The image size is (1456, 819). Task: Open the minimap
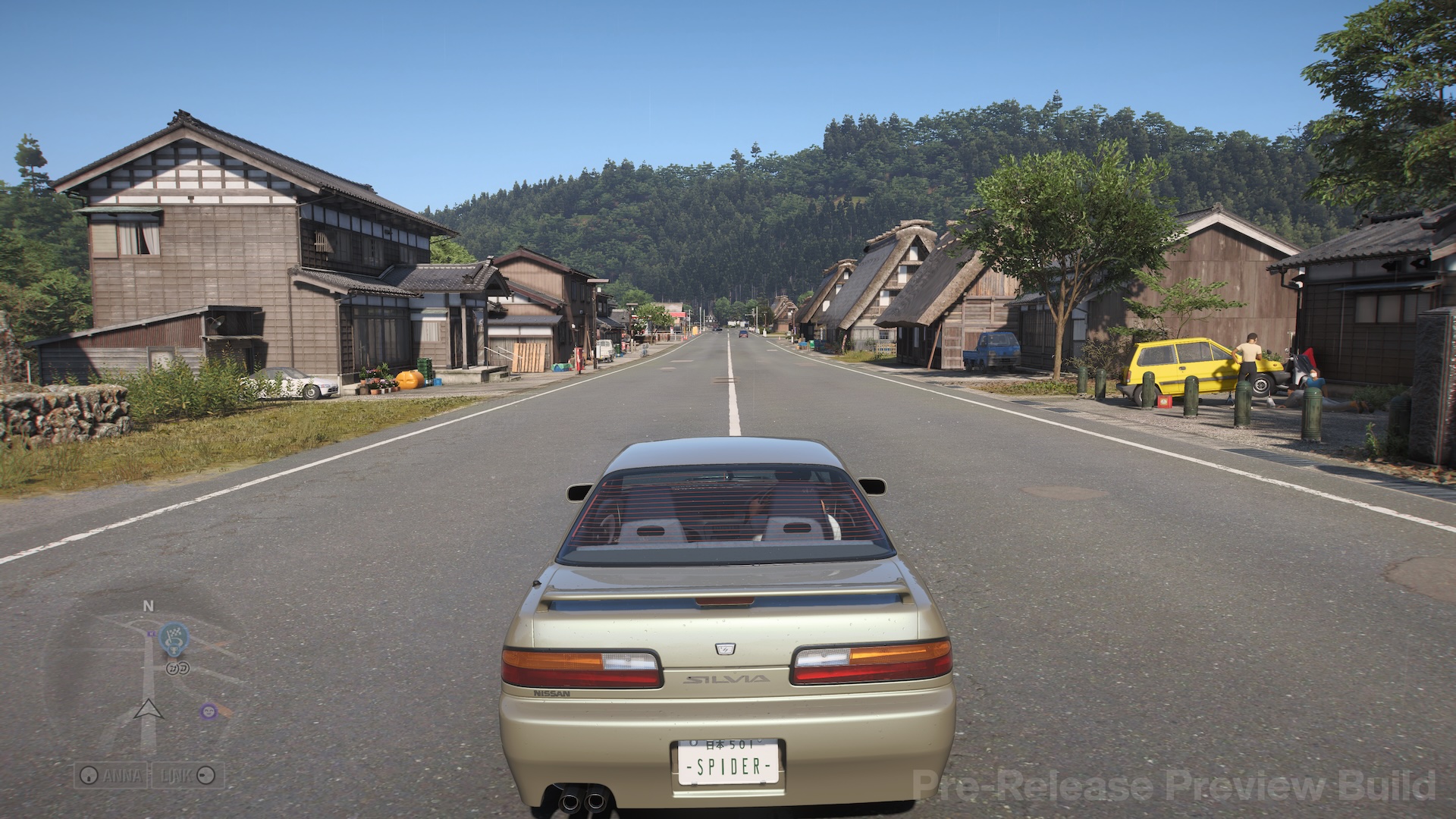click(x=148, y=674)
